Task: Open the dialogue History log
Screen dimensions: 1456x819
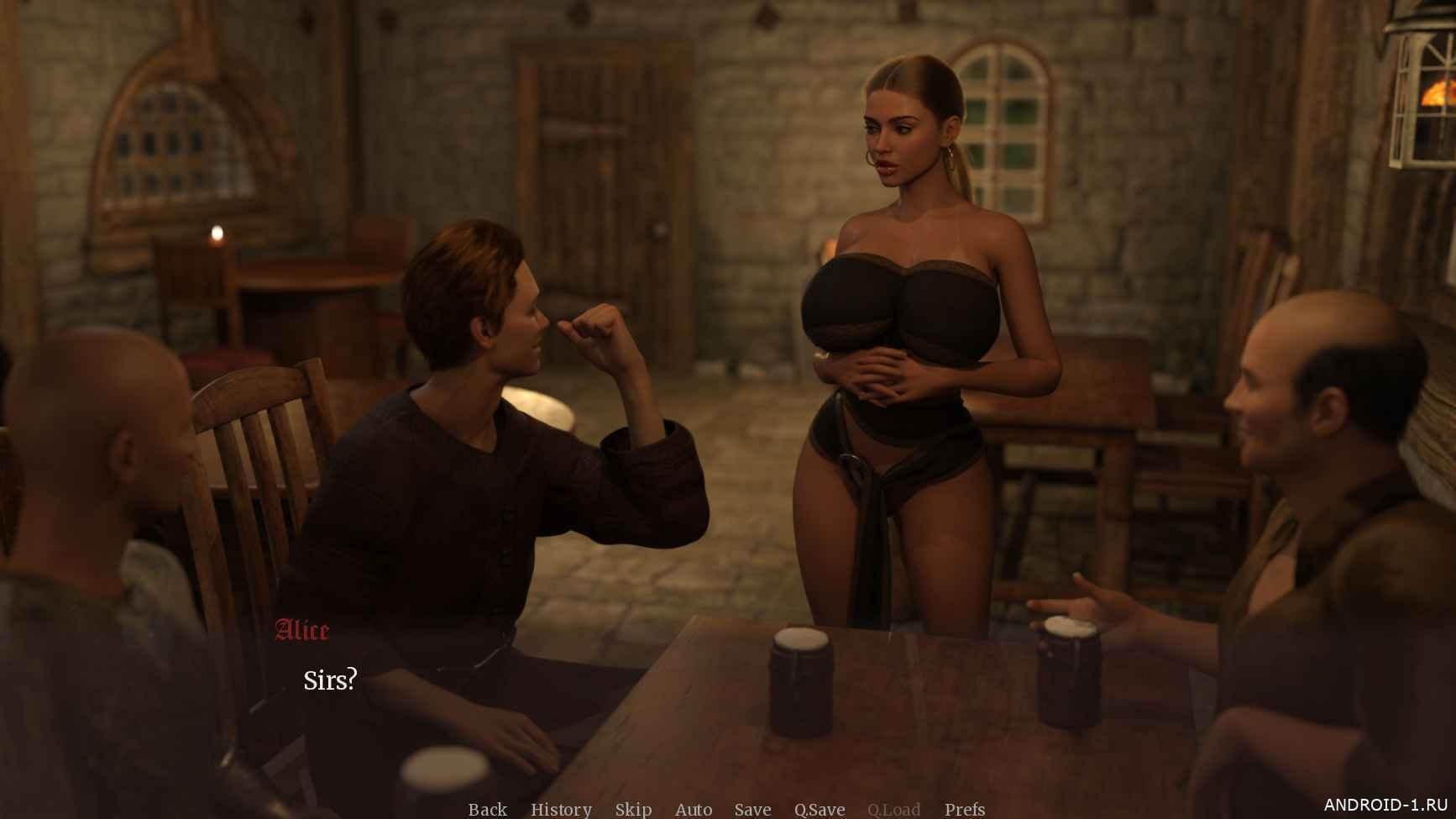Action: tap(561, 809)
